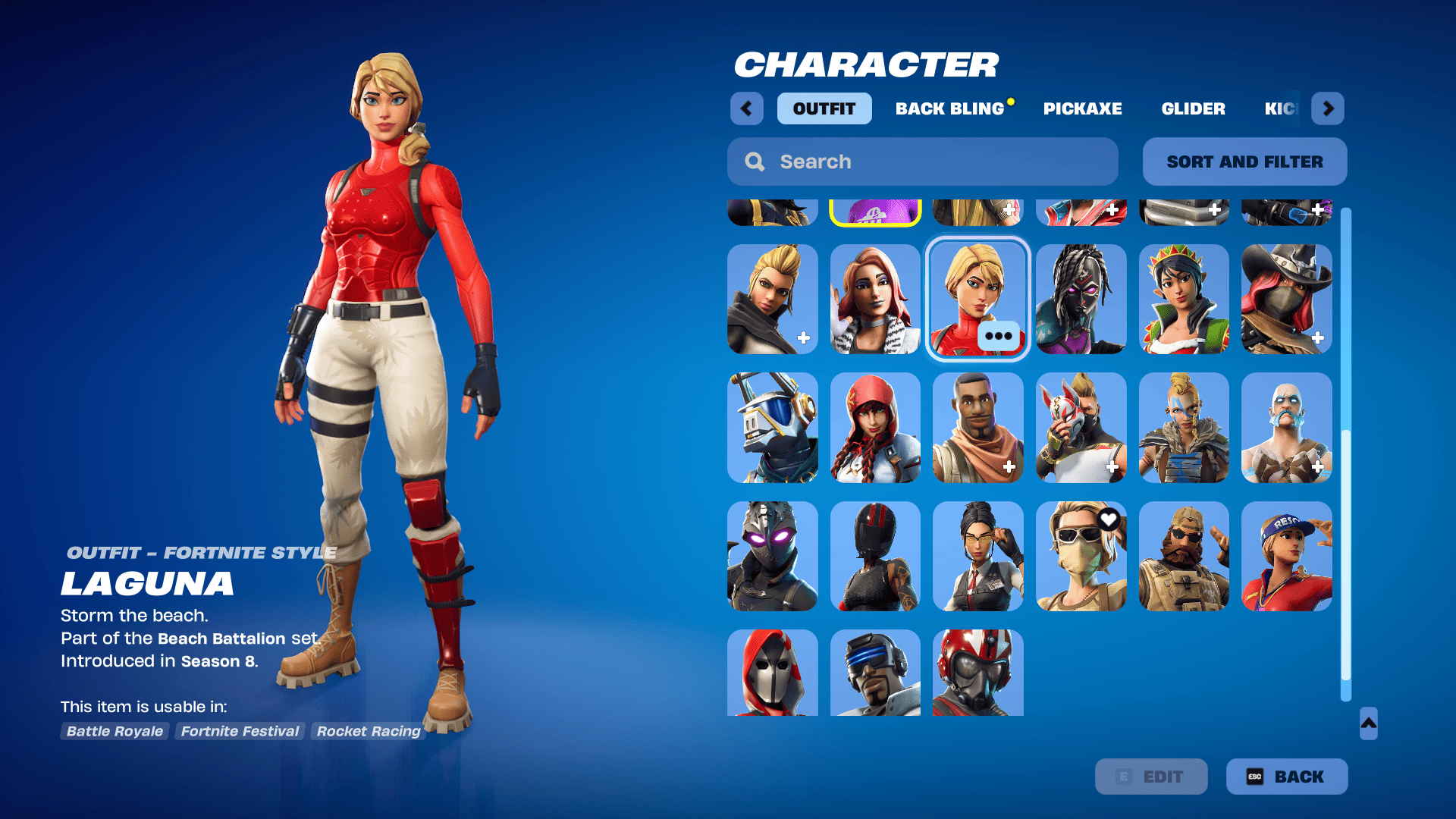Pick the bearded blue-faced viking outfit
1456x819 pixels.
[x=1286, y=428]
